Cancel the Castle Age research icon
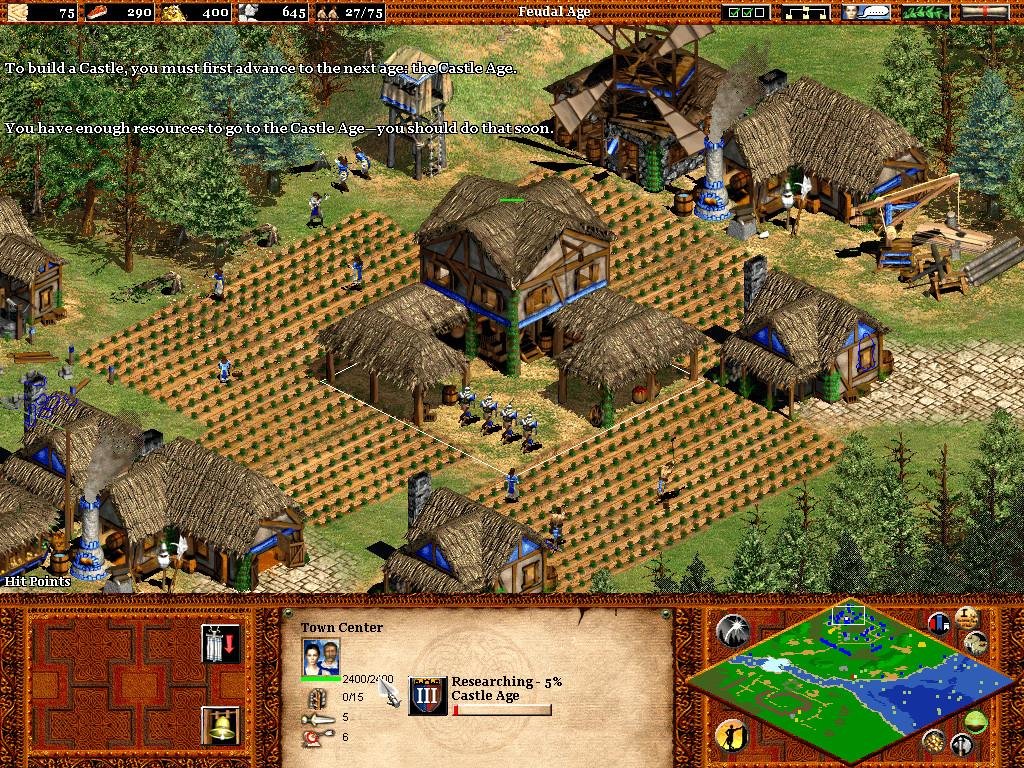This screenshot has height=768, width=1024. pos(428,696)
